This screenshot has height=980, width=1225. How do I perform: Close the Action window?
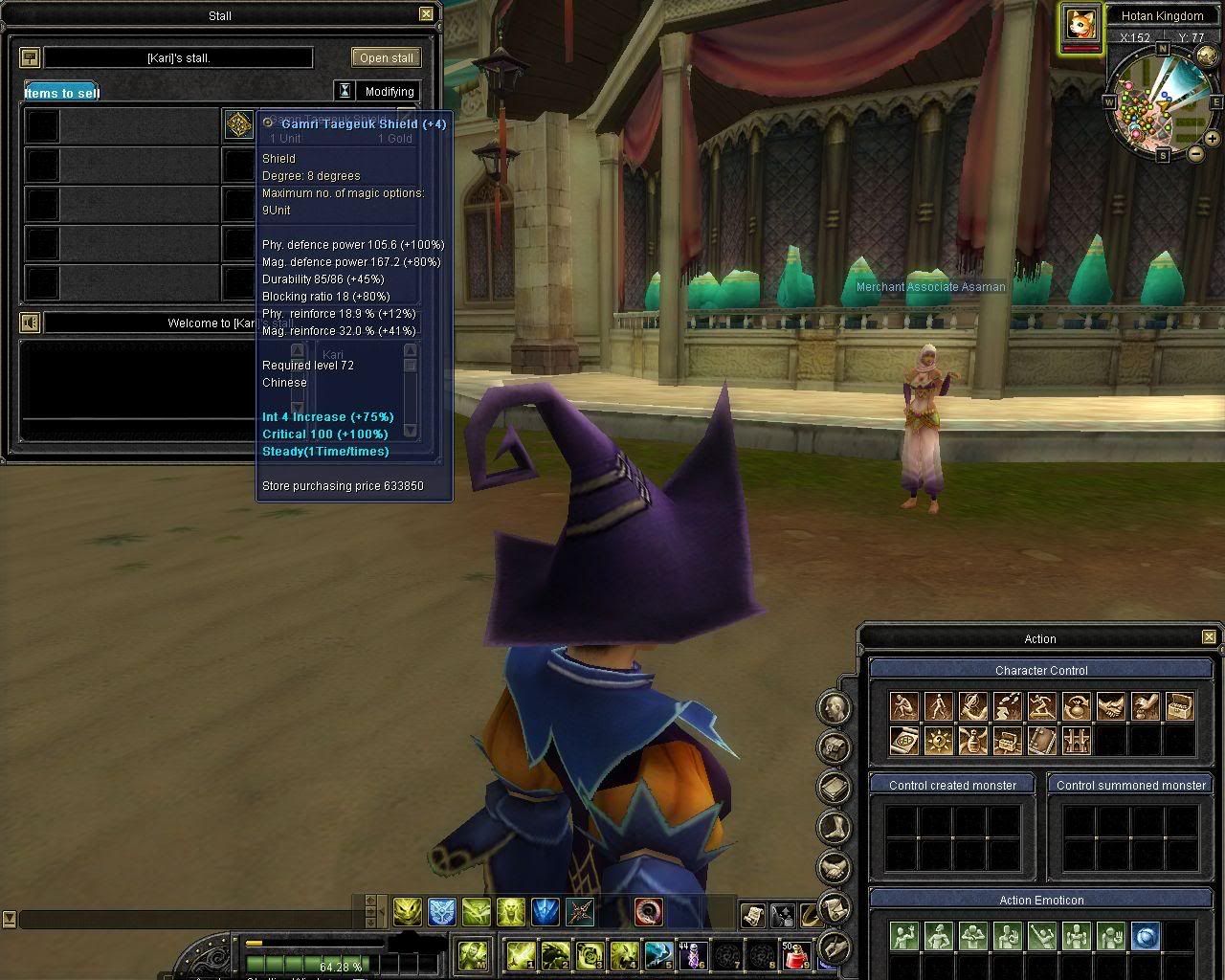1209,636
